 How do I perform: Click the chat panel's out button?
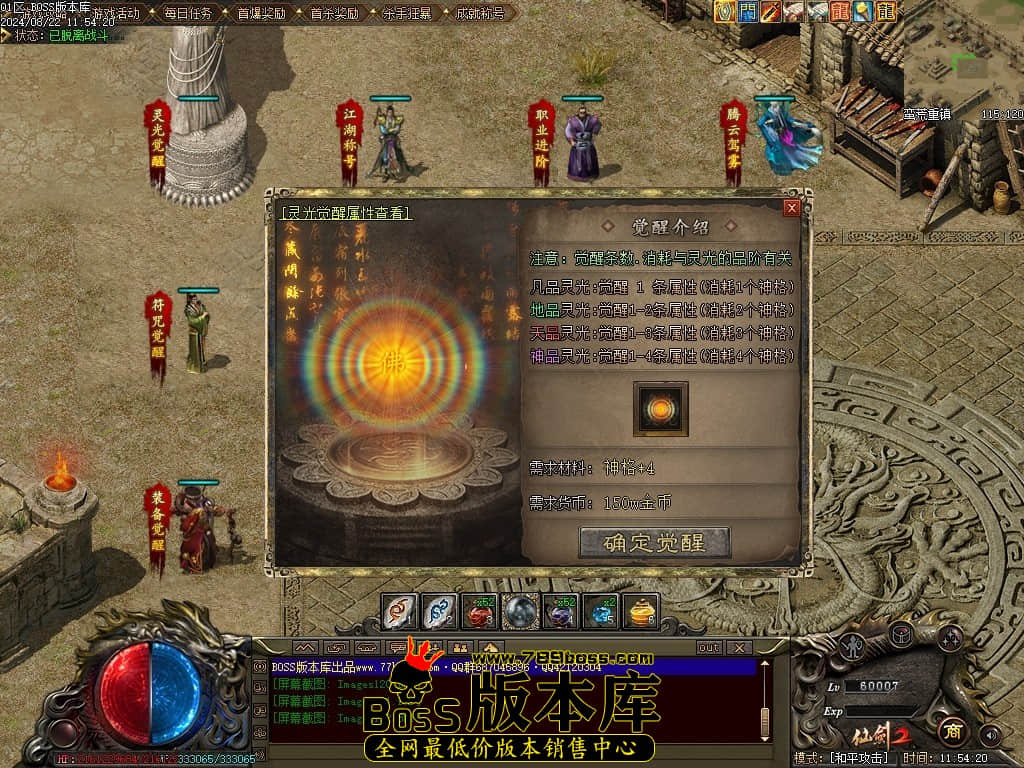[708, 648]
